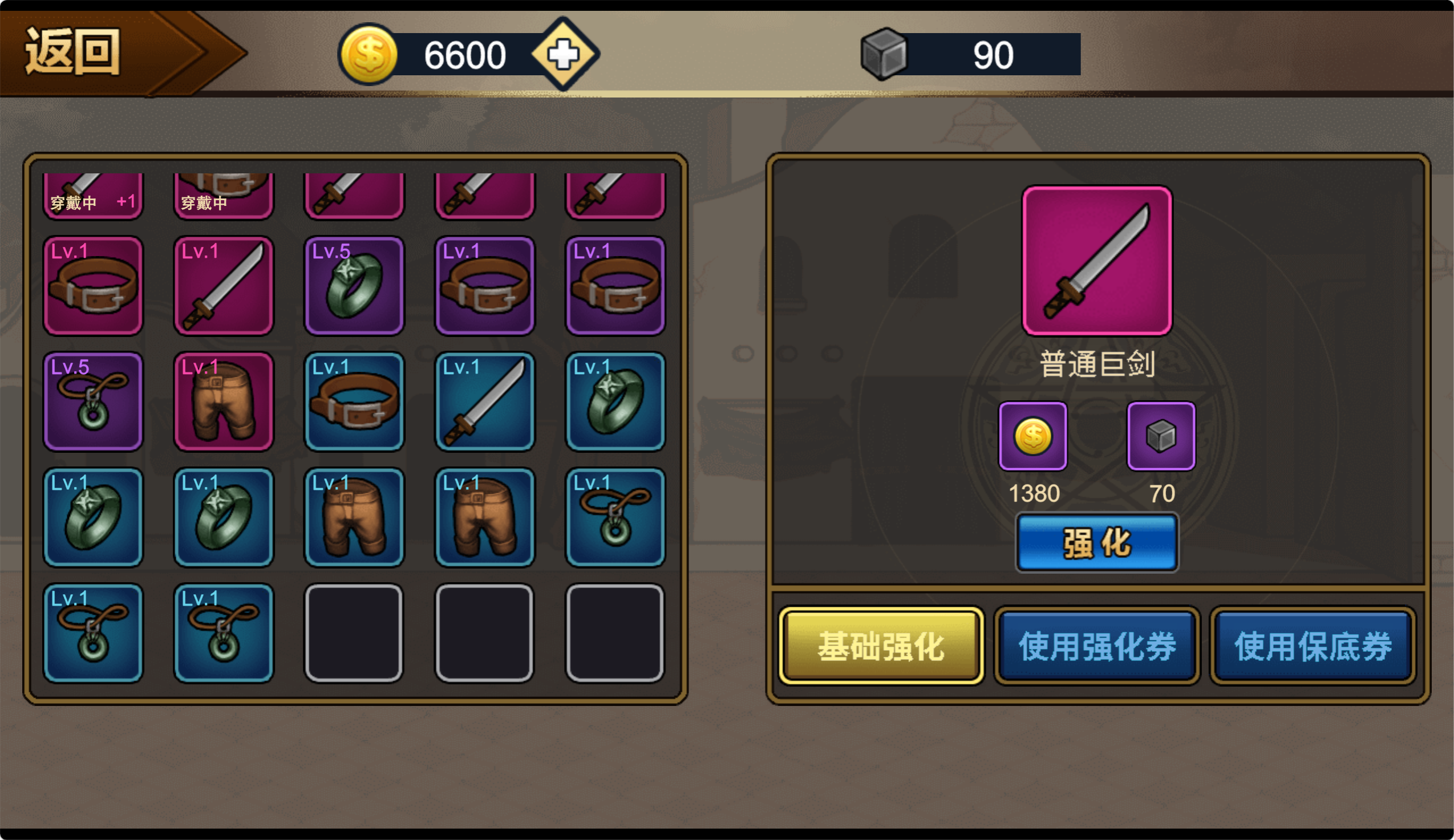
Task: Pick the magenta Lv.1 belt slot
Action: pos(93,286)
